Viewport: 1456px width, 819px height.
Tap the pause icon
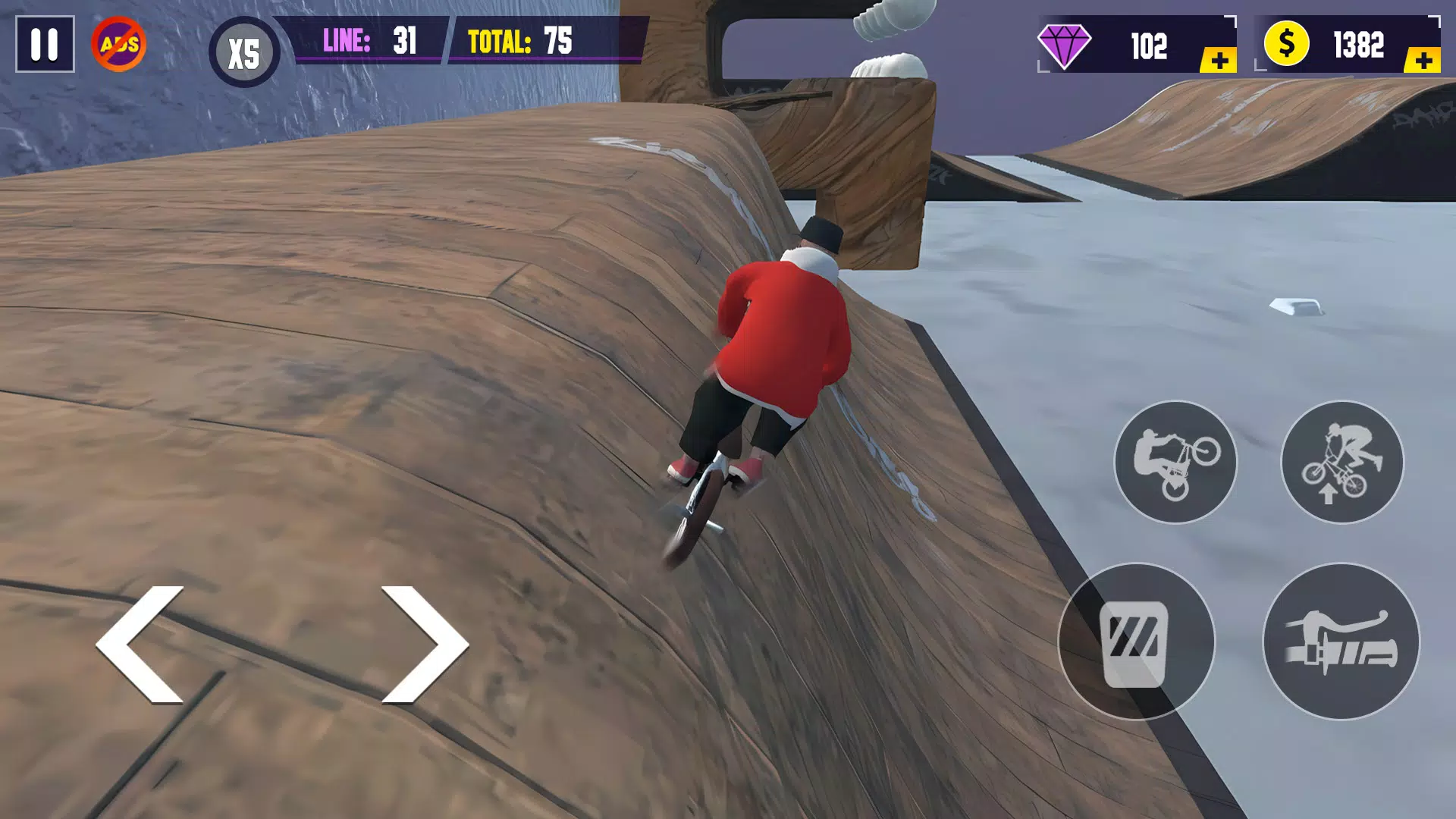coord(43,47)
